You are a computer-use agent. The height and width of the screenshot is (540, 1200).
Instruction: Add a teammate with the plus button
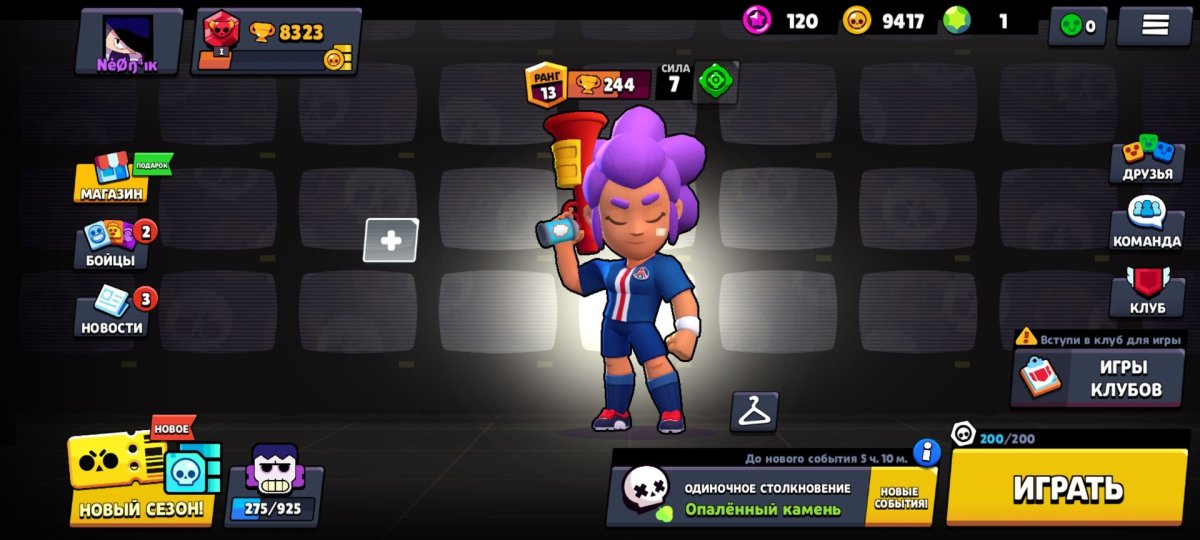(391, 240)
